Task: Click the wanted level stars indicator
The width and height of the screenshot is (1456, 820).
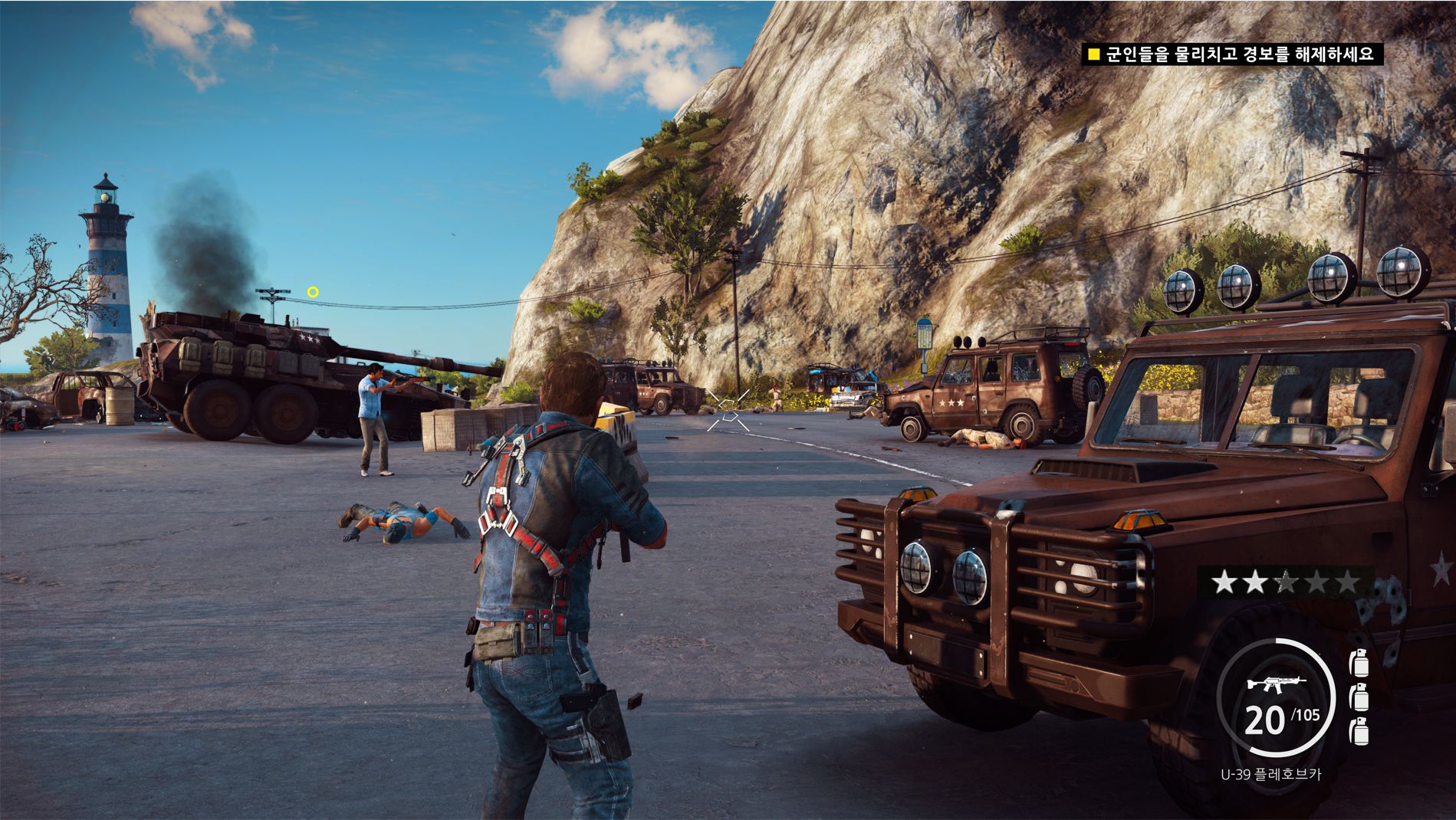Action: (x=1283, y=583)
